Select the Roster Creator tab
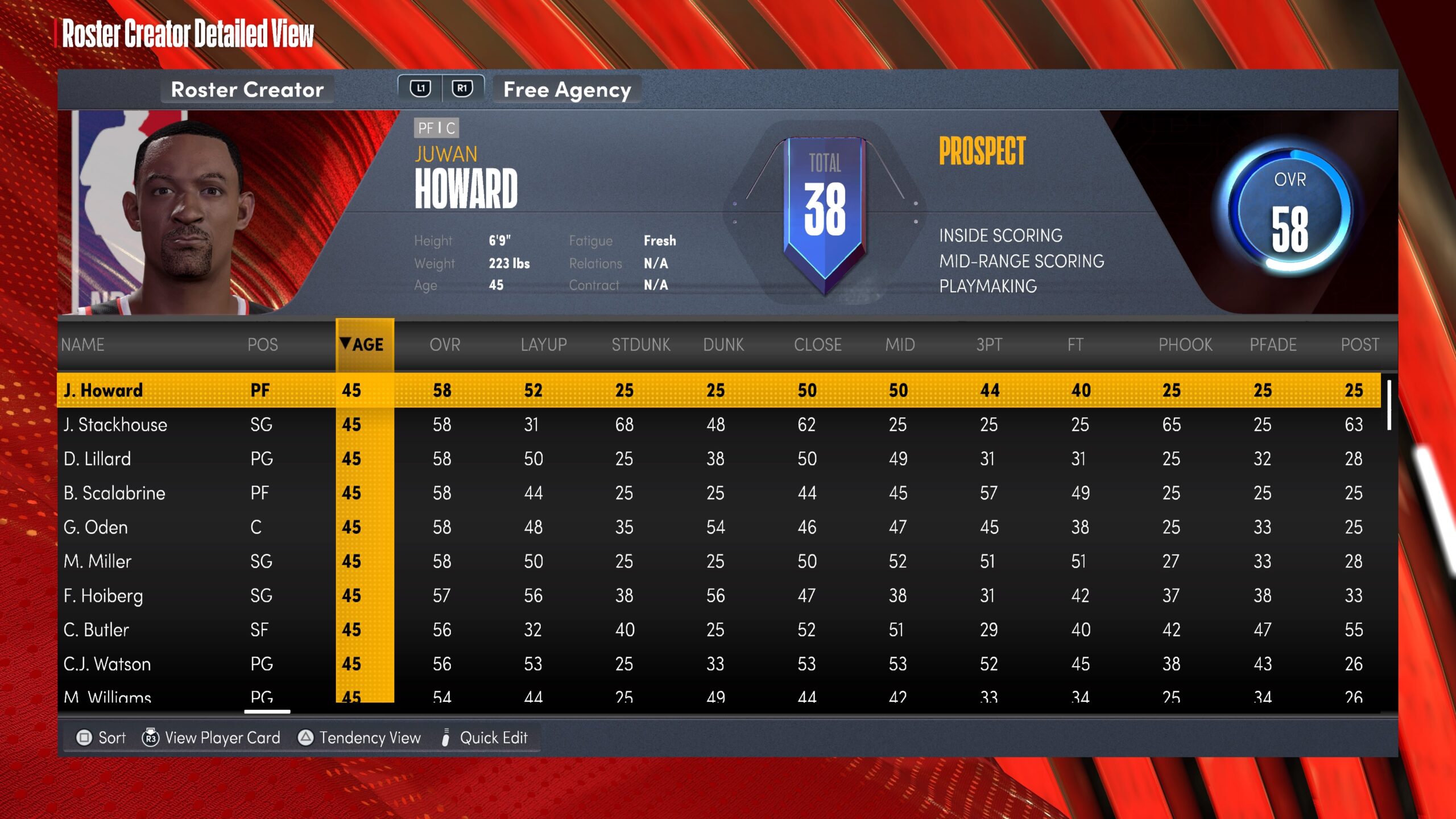 (247, 90)
